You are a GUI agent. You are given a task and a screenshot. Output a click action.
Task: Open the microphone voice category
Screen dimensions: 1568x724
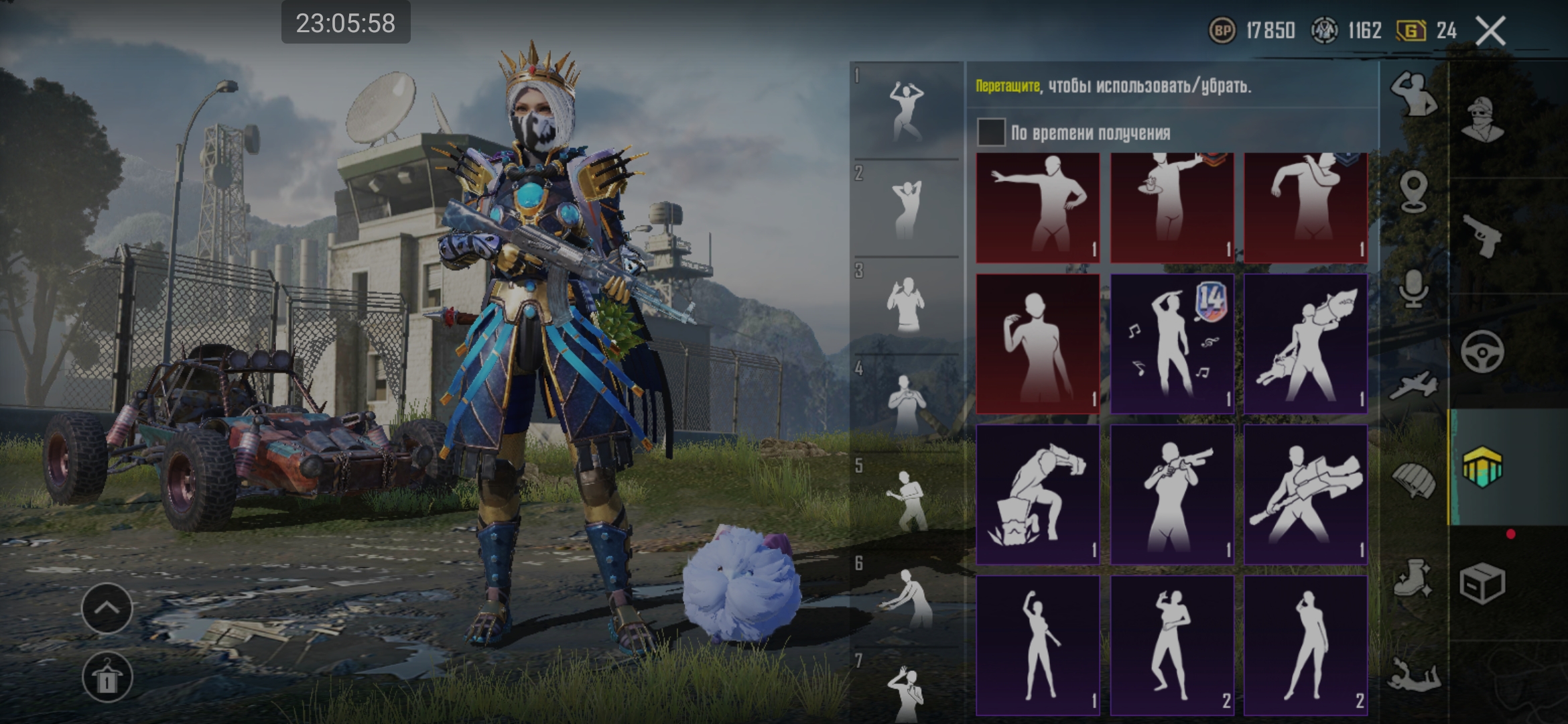(x=1413, y=290)
